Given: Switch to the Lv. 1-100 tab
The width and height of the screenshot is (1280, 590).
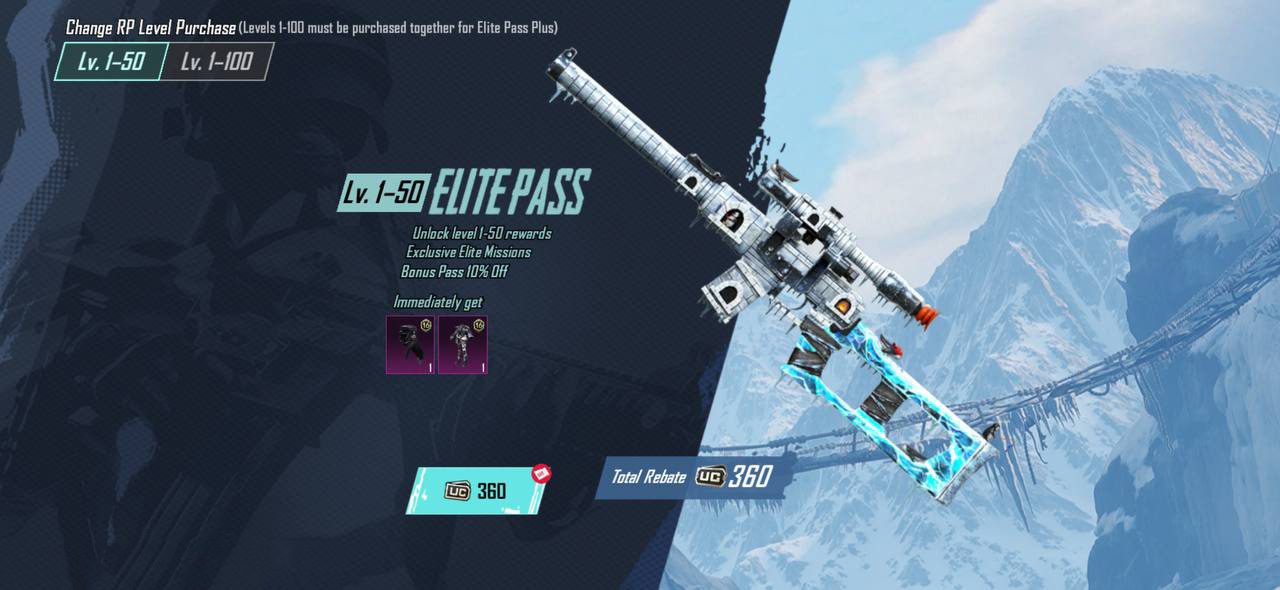Looking at the screenshot, I should point(216,62).
